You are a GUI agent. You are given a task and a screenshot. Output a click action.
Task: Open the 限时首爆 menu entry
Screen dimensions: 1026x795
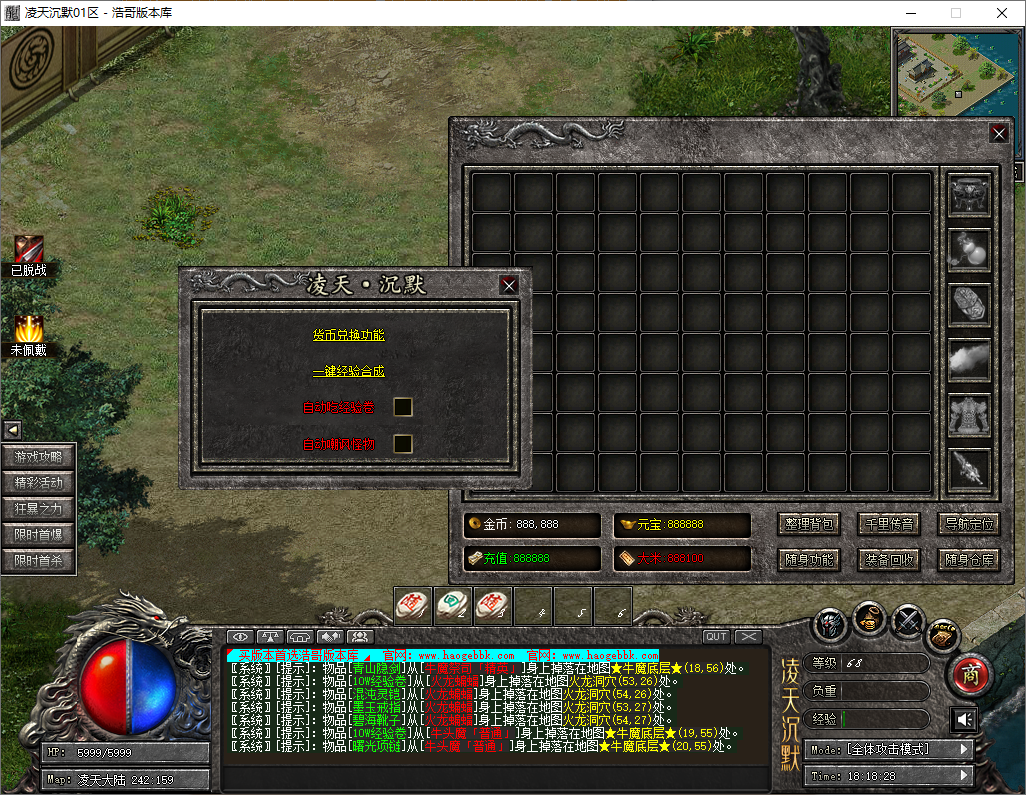[38, 535]
